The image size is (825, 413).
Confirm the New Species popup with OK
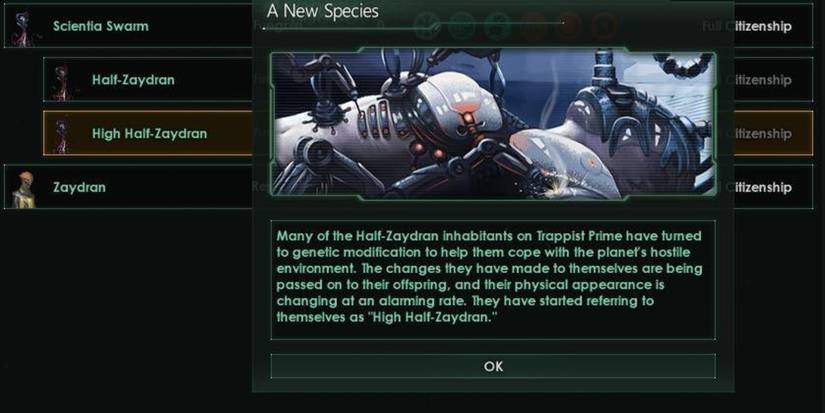(x=493, y=366)
